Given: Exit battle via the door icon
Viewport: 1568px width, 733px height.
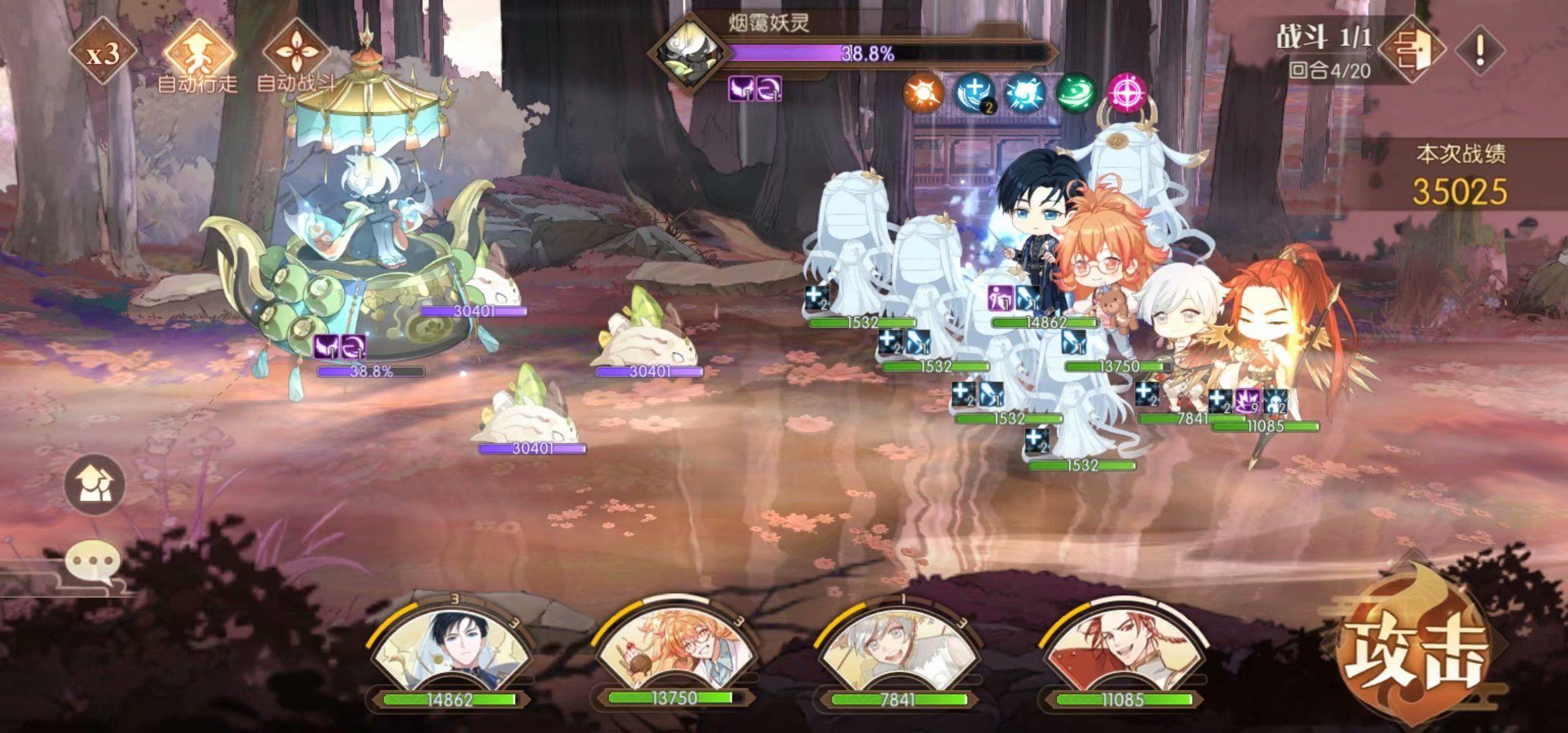Looking at the screenshot, I should pos(1415,49).
